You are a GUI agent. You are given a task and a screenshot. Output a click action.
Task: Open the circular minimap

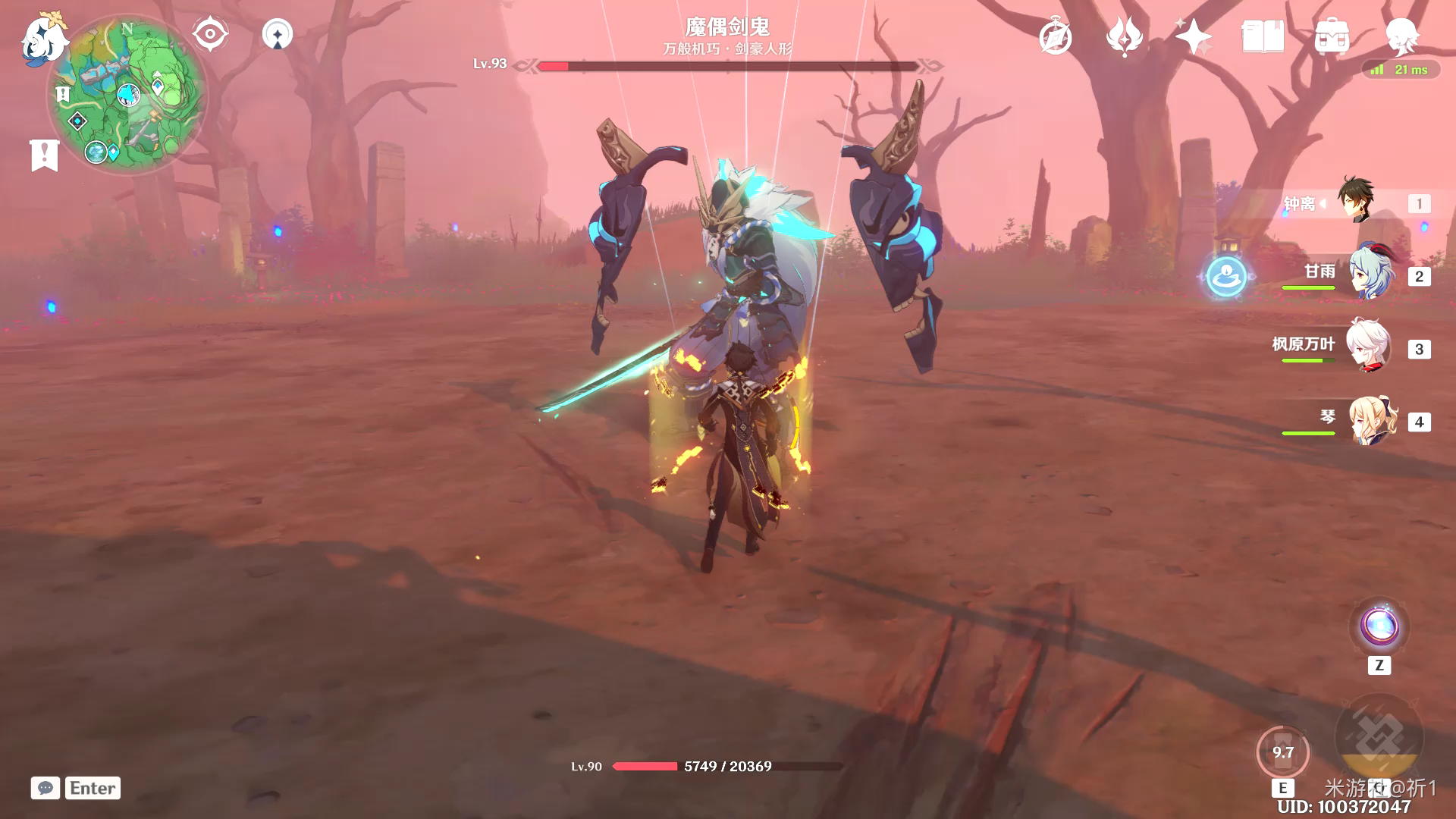point(127,95)
